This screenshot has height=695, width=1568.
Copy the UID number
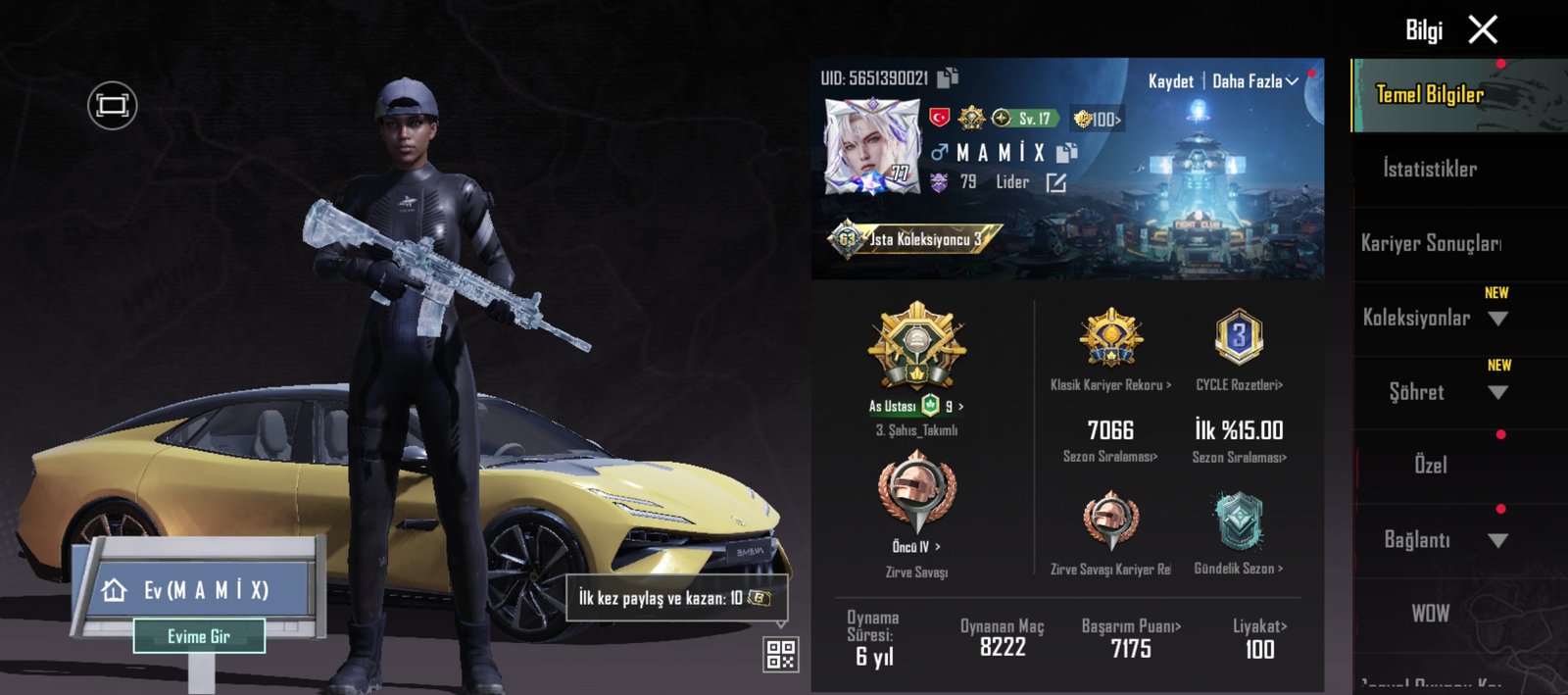point(948,77)
